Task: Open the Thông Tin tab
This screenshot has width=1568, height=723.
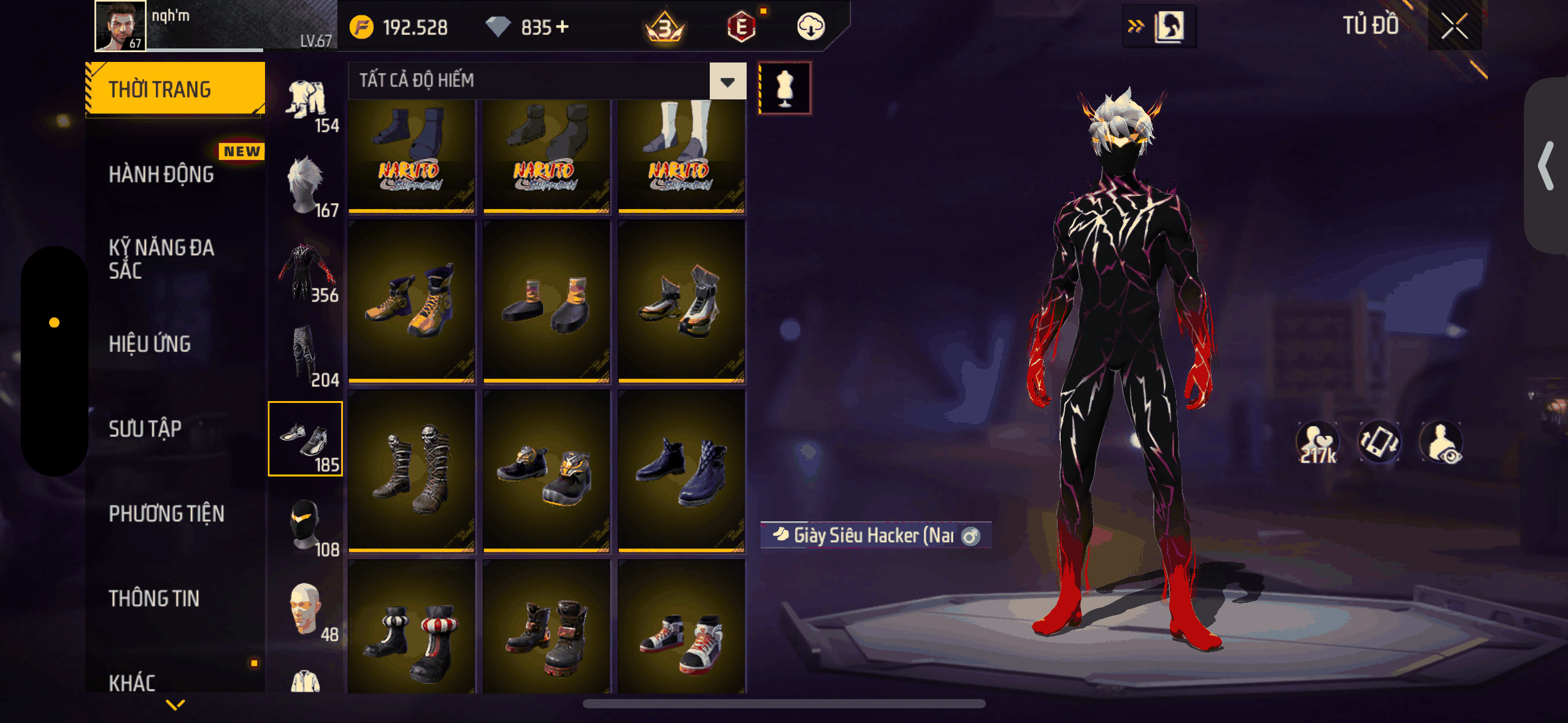Action: coord(154,599)
